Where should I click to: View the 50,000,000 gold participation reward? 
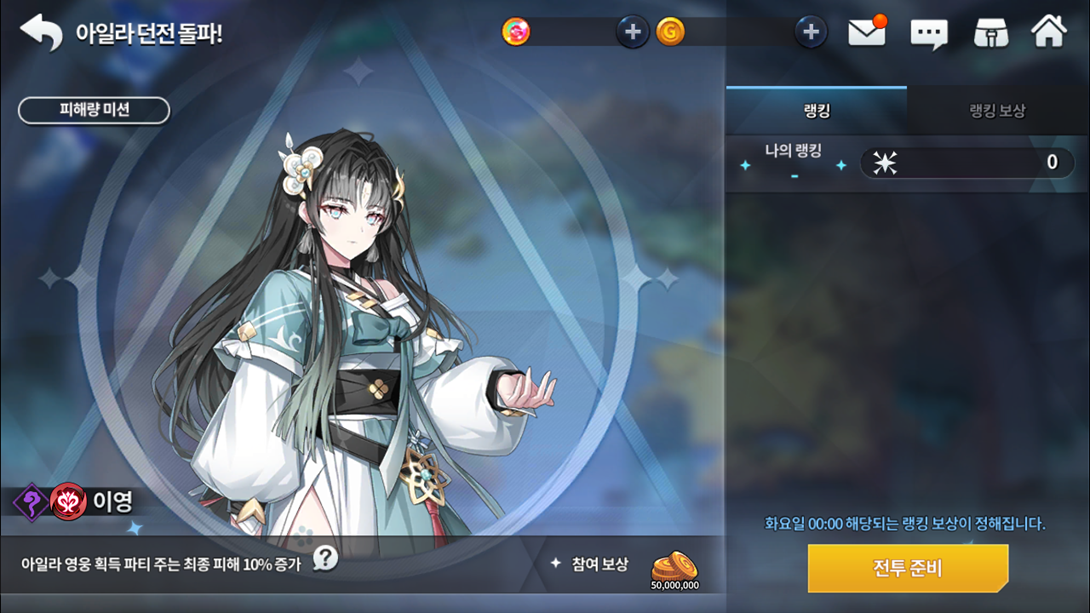coord(674,569)
